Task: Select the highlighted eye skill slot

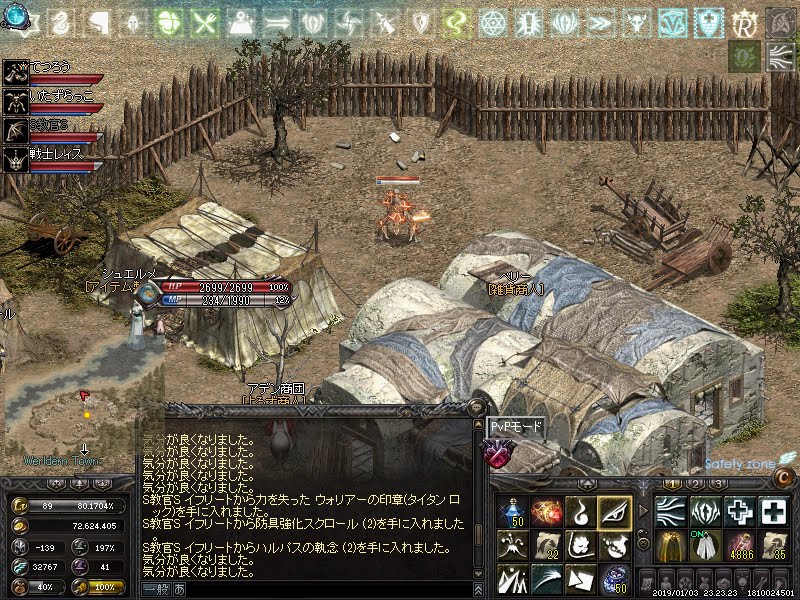Action: pyautogui.click(x=614, y=513)
